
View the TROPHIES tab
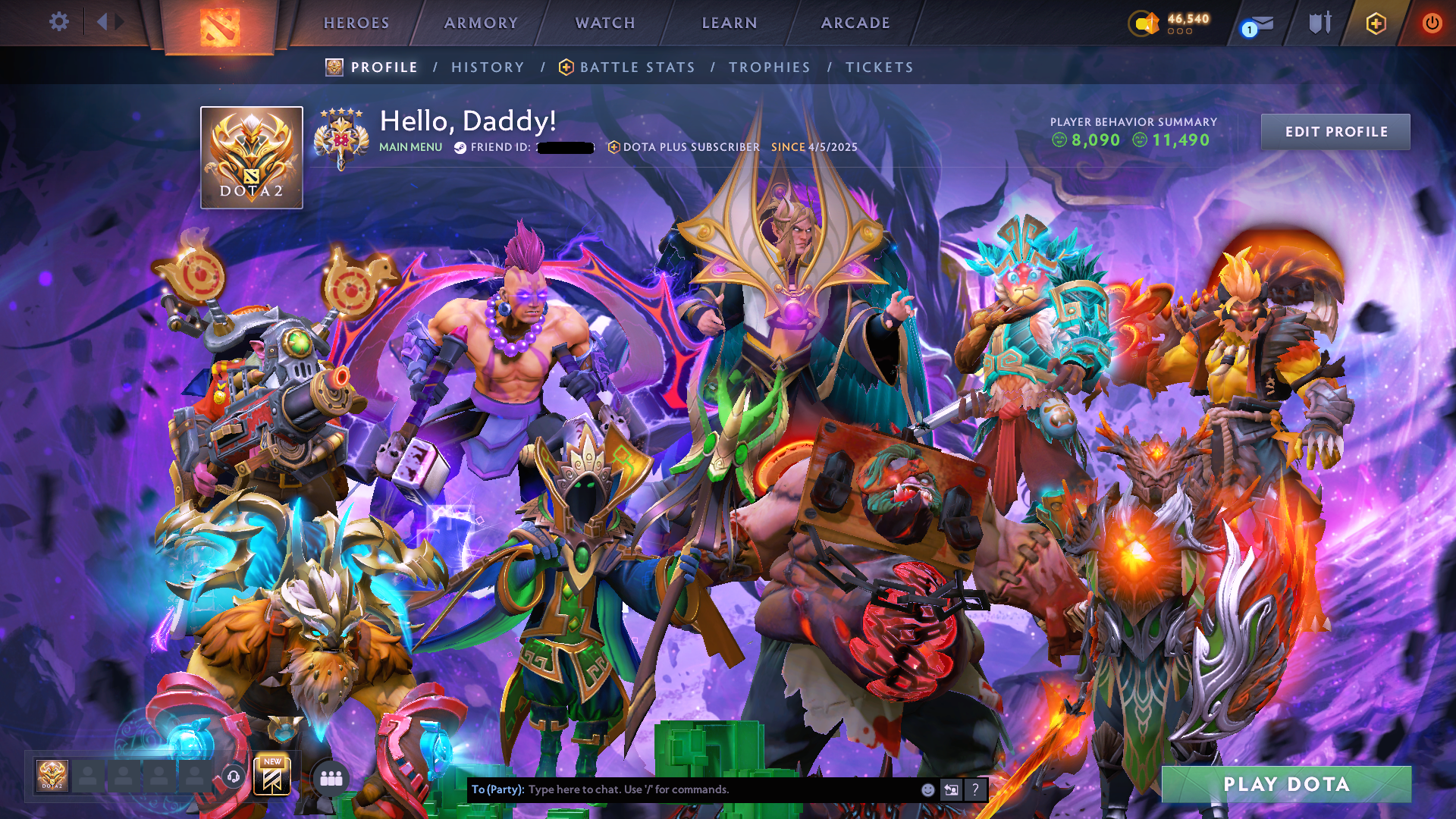769,67
